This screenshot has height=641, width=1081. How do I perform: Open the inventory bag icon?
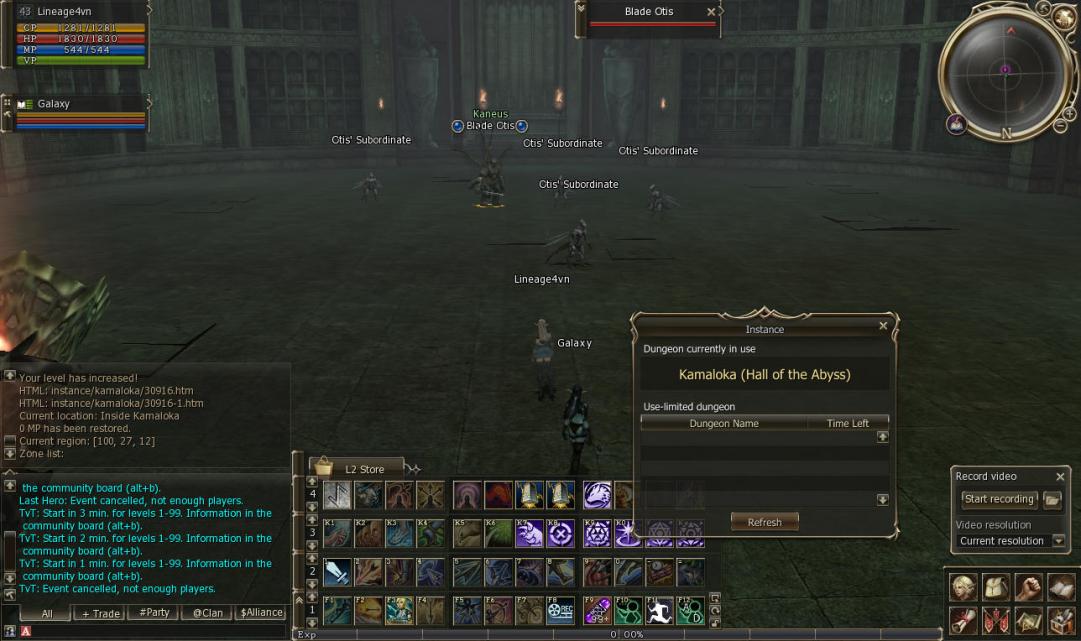click(x=995, y=587)
